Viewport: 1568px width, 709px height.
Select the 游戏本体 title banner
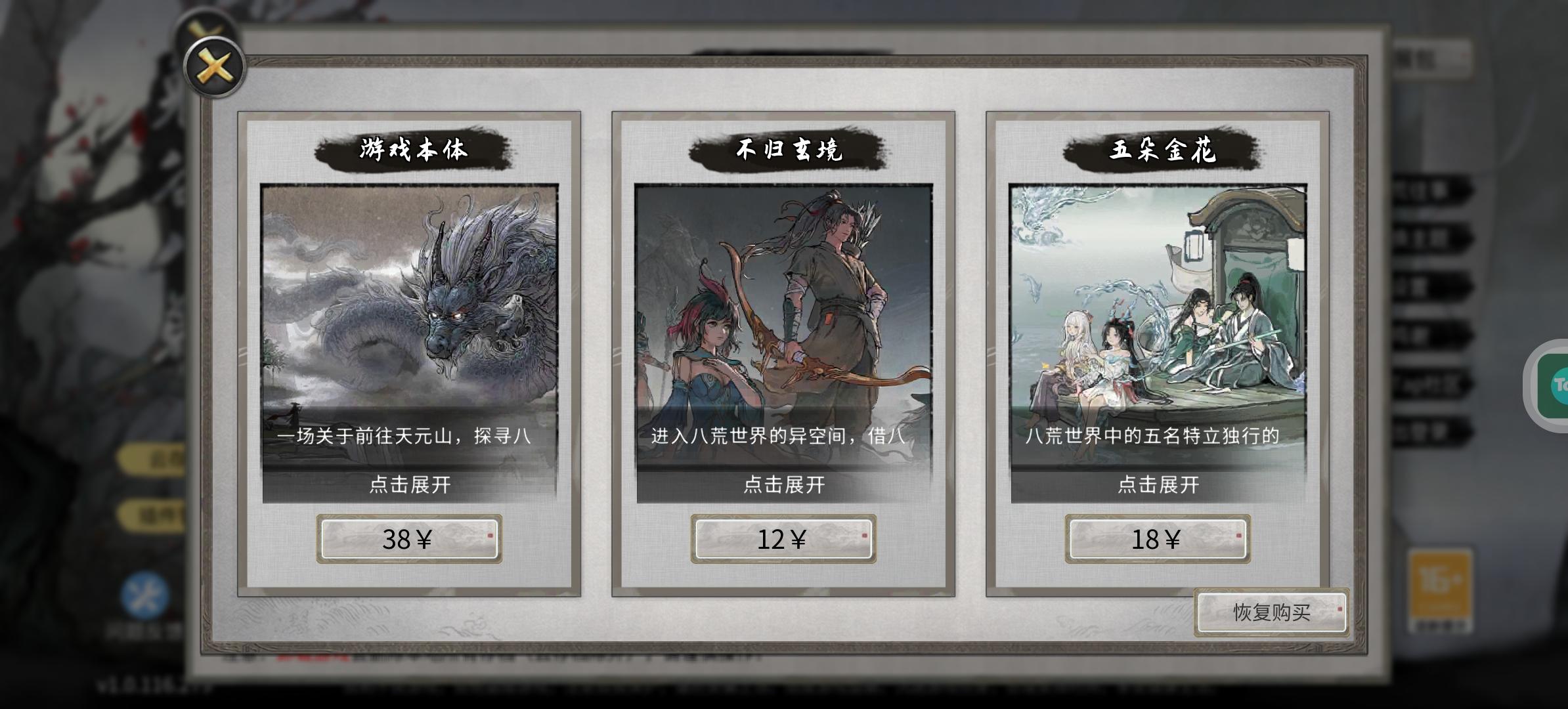[x=410, y=148]
